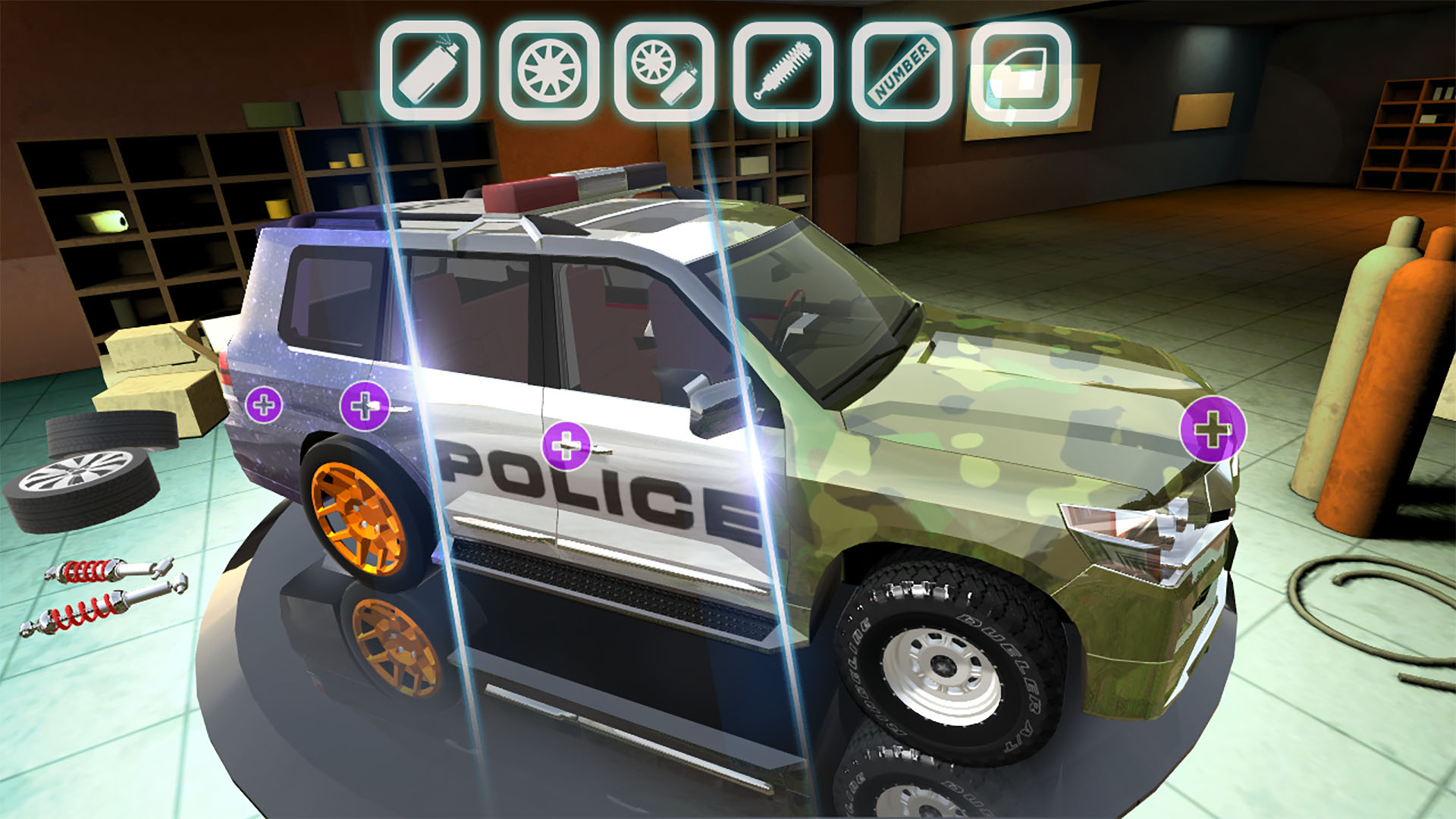Viewport: 1456px width, 819px height.
Task: Open the wheel rim selection tool
Action: 548,70
